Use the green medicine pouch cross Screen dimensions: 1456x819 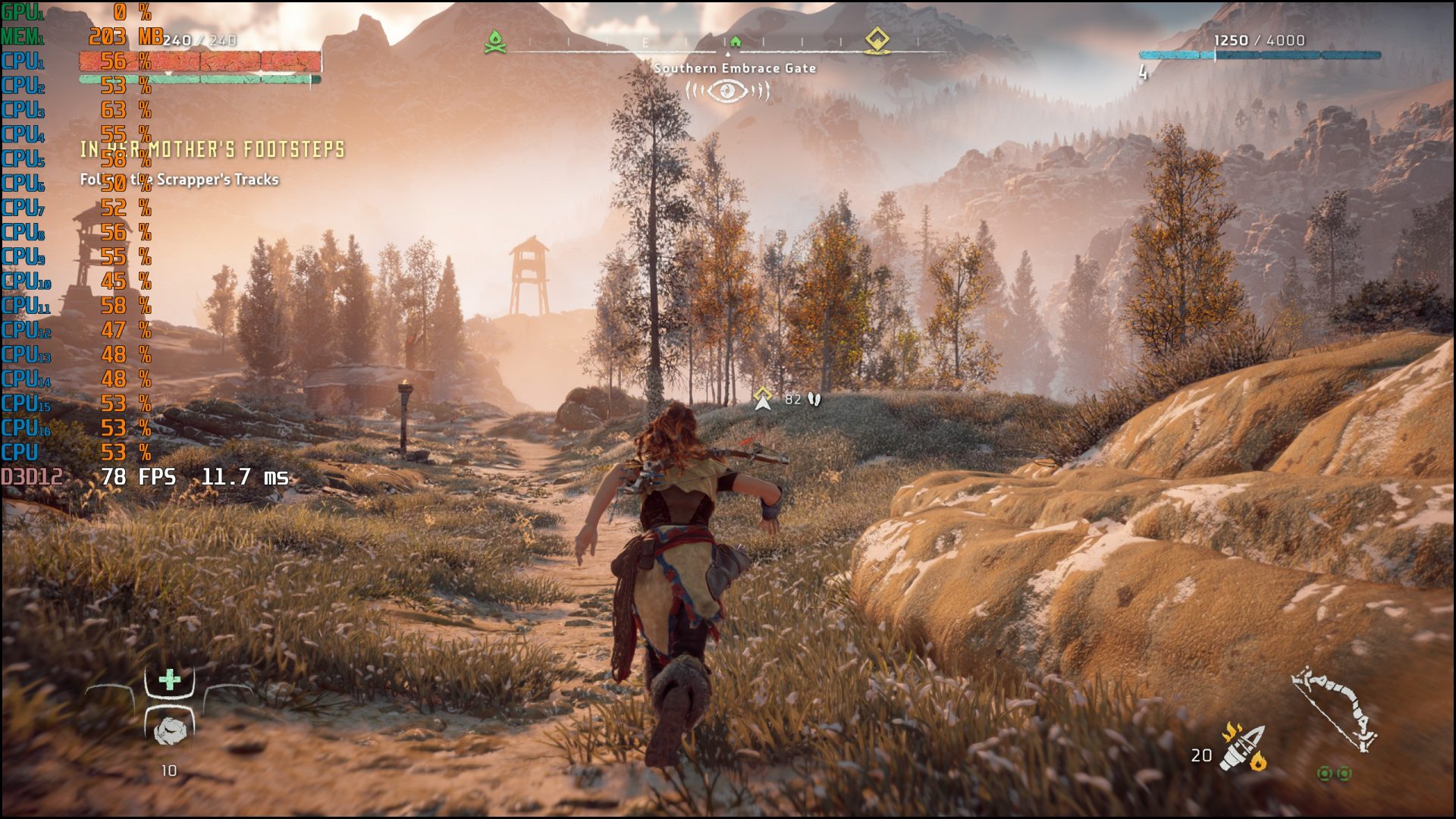pyautogui.click(x=170, y=679)
